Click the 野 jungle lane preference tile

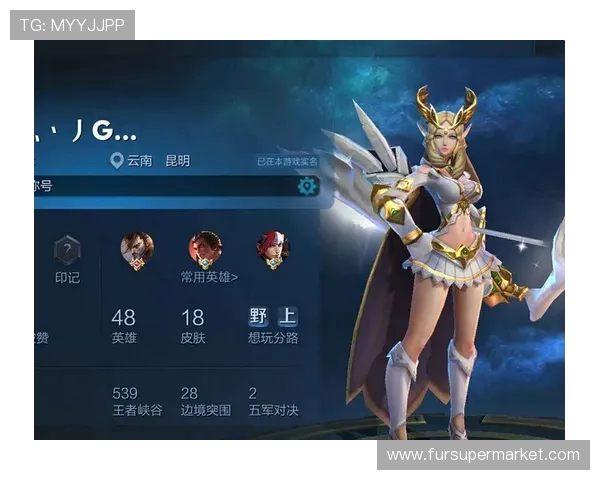pyautogui.click(x=259, y=317)
